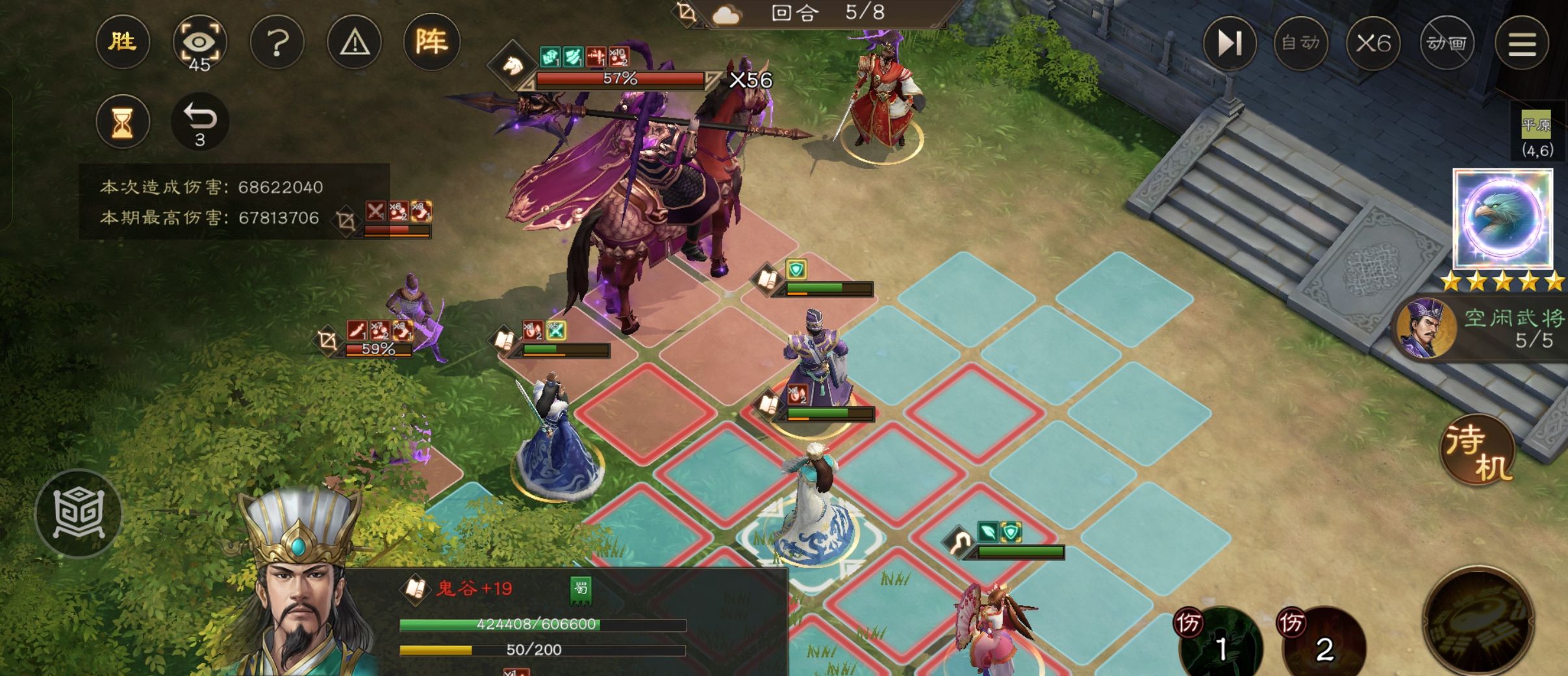This screenshot has height=676, width=1568.
Task: Click the hourglass button
Action: (122, 122)
